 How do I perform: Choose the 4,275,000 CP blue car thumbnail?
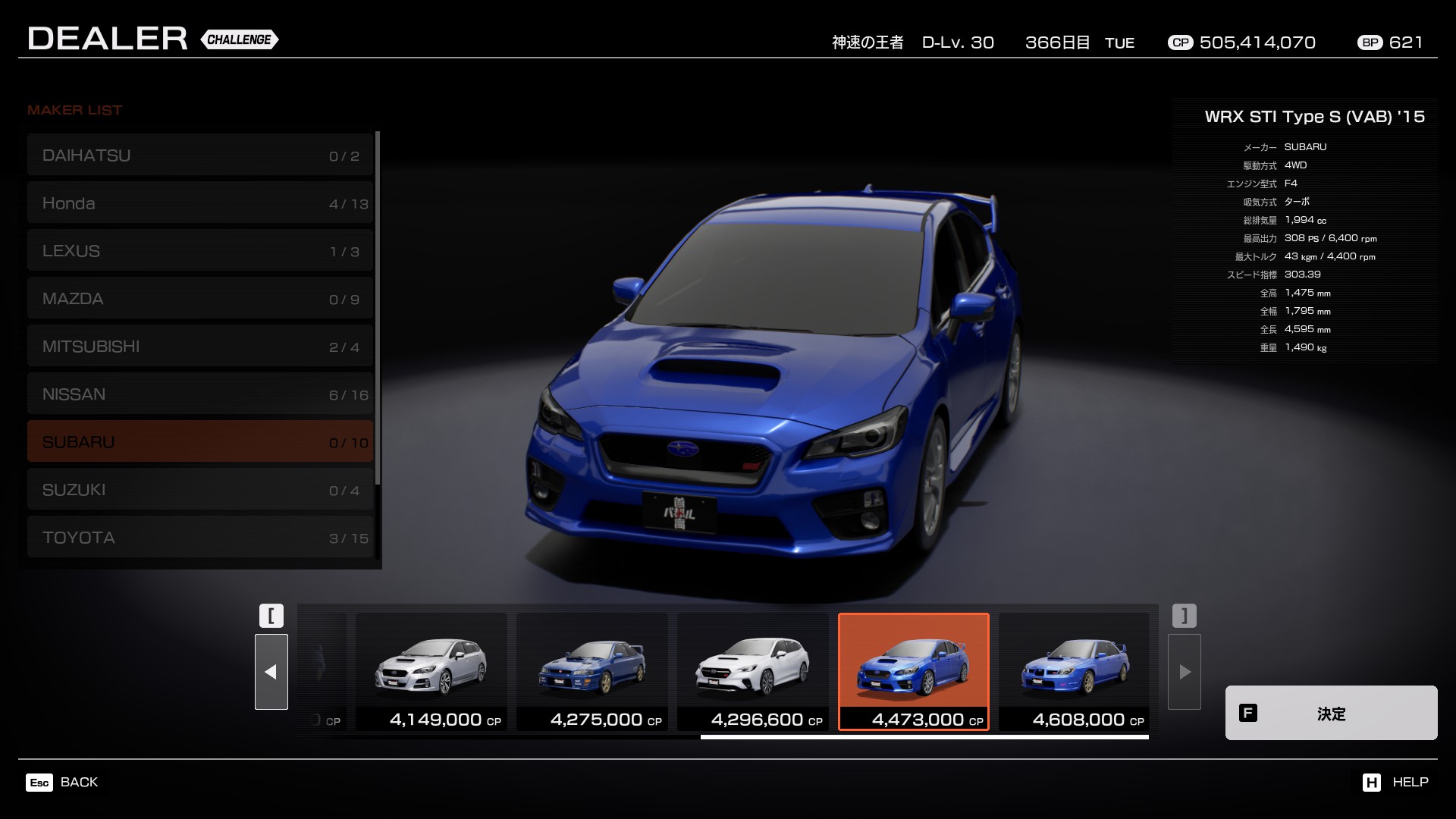click(592, 672)
